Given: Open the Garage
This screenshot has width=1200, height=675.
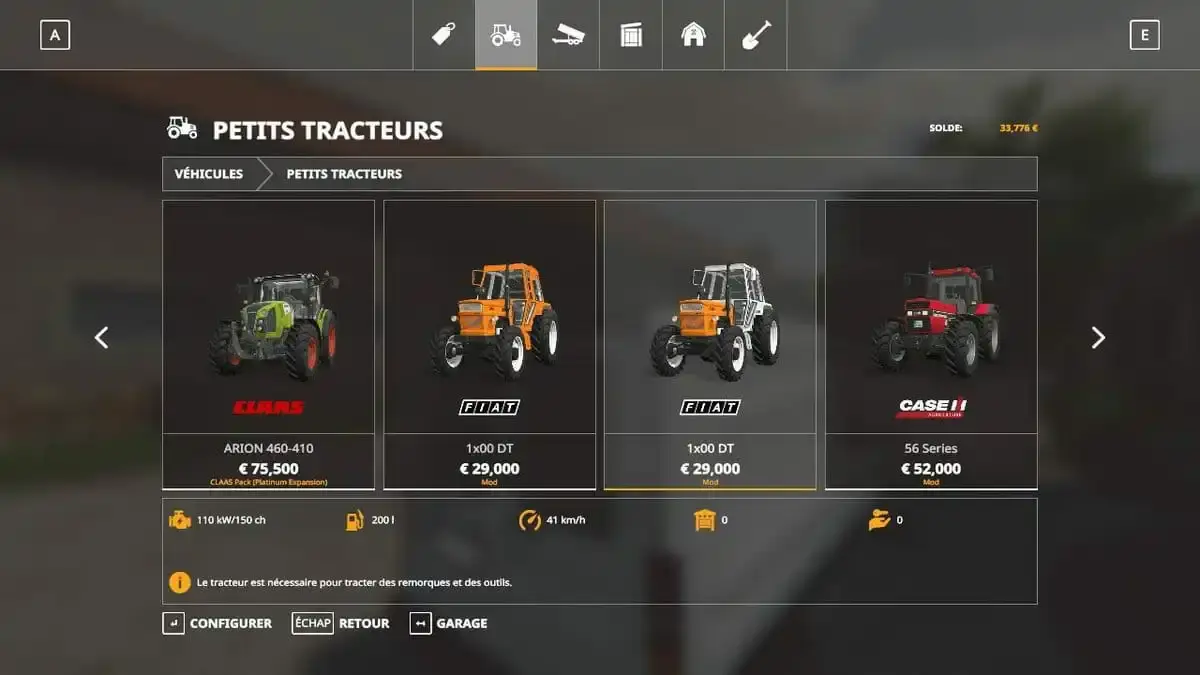Looking at the screenshot, I should [450, 623].
